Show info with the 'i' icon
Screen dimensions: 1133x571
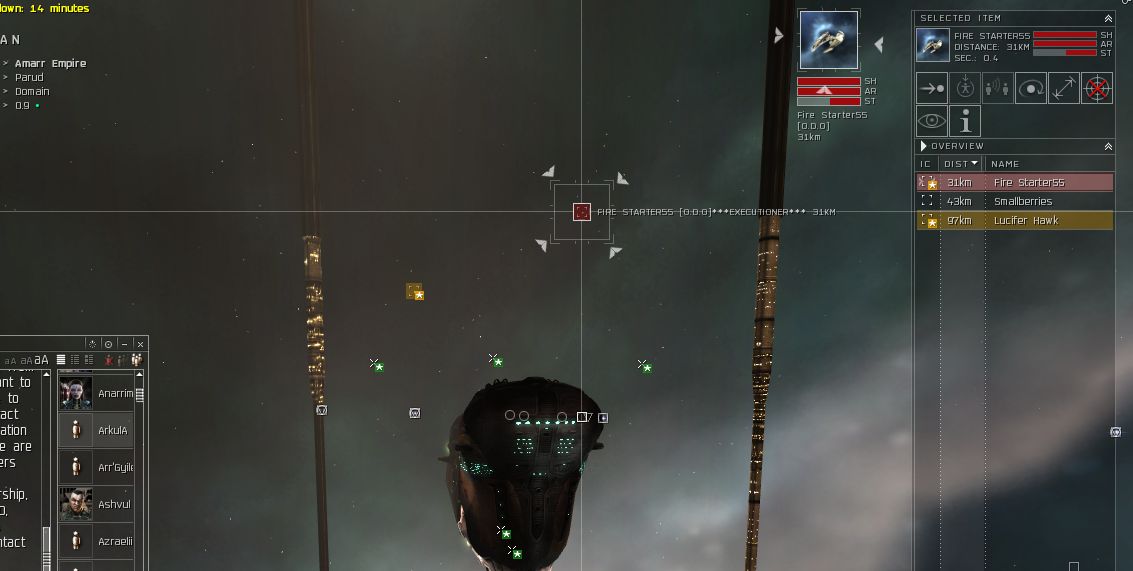[965, 121]
